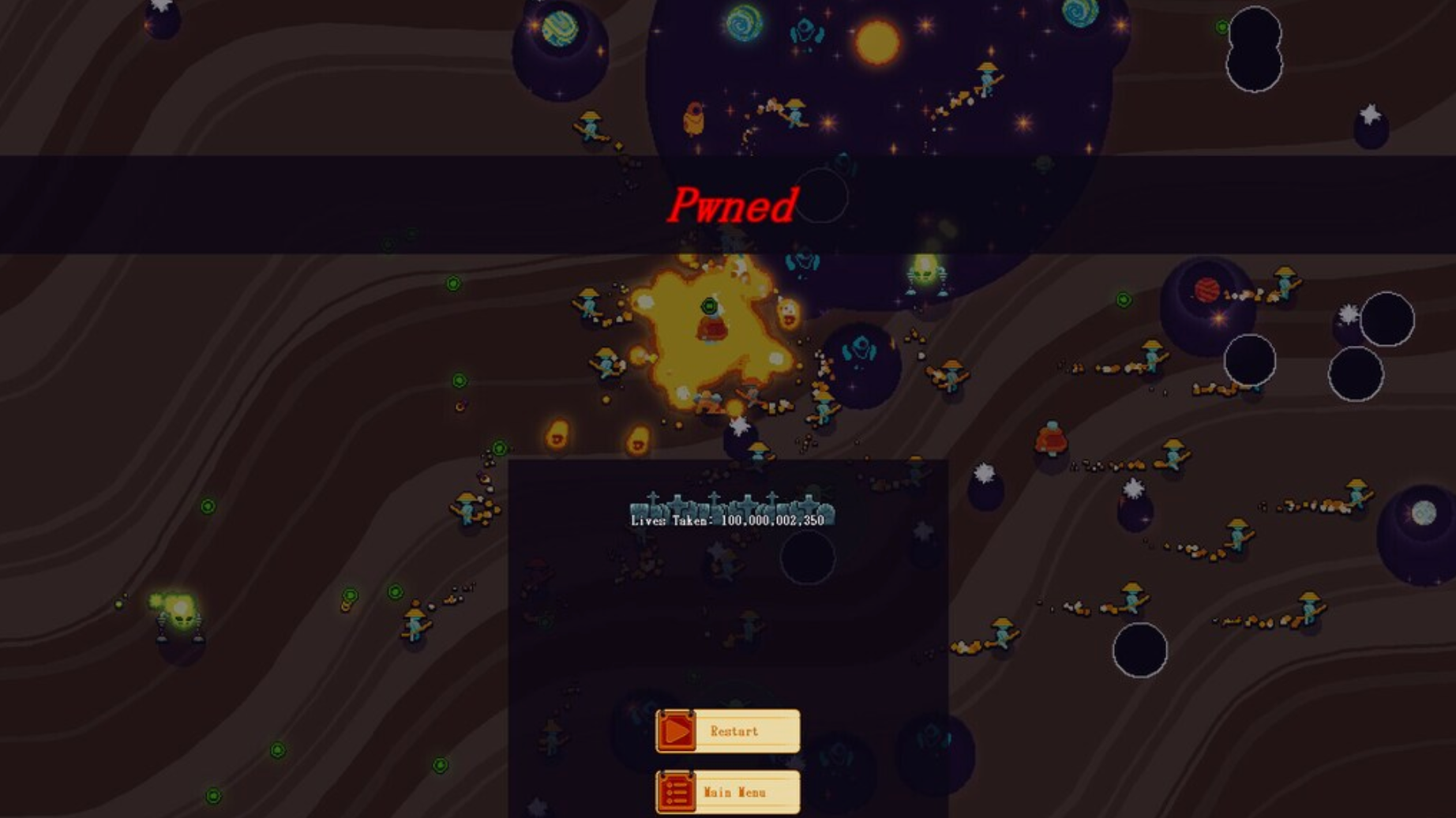
Task: Click the checklist clipboard icon on Main Menu
Action: (x=676, y=791)
